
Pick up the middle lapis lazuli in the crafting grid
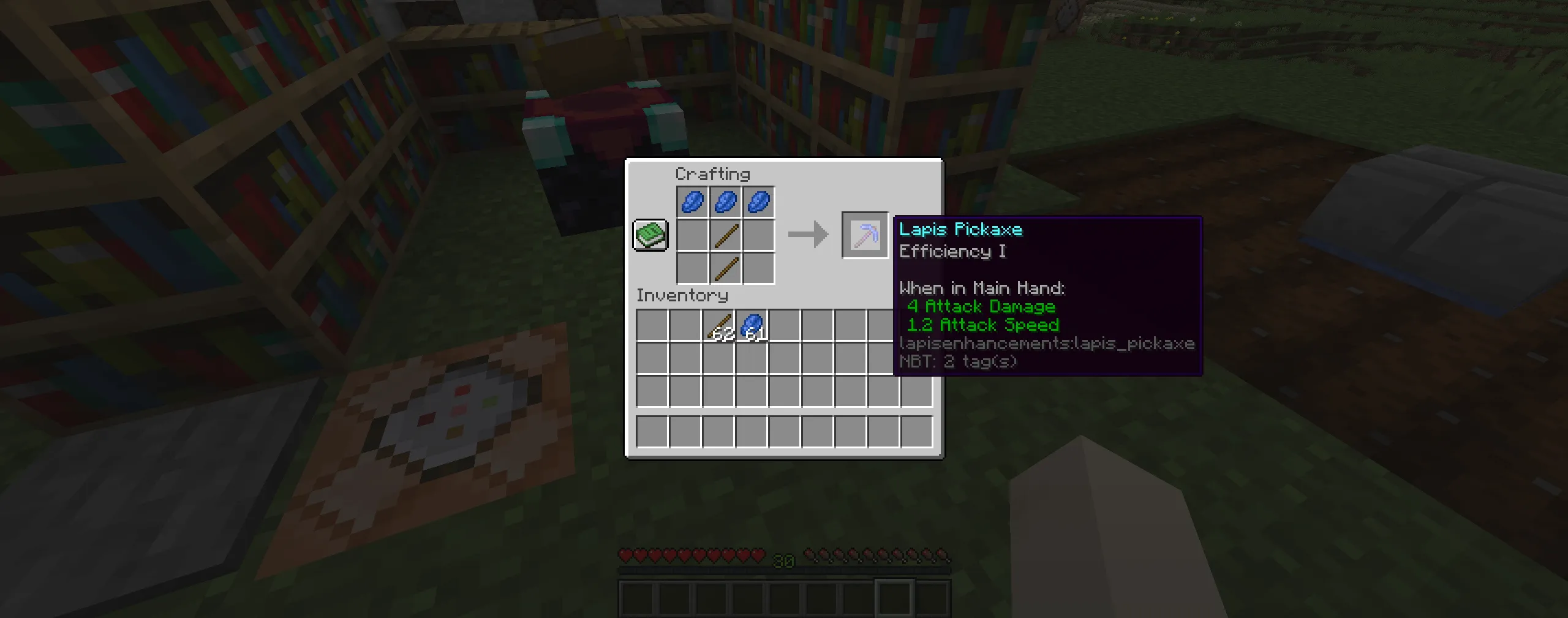pos(725,202)
